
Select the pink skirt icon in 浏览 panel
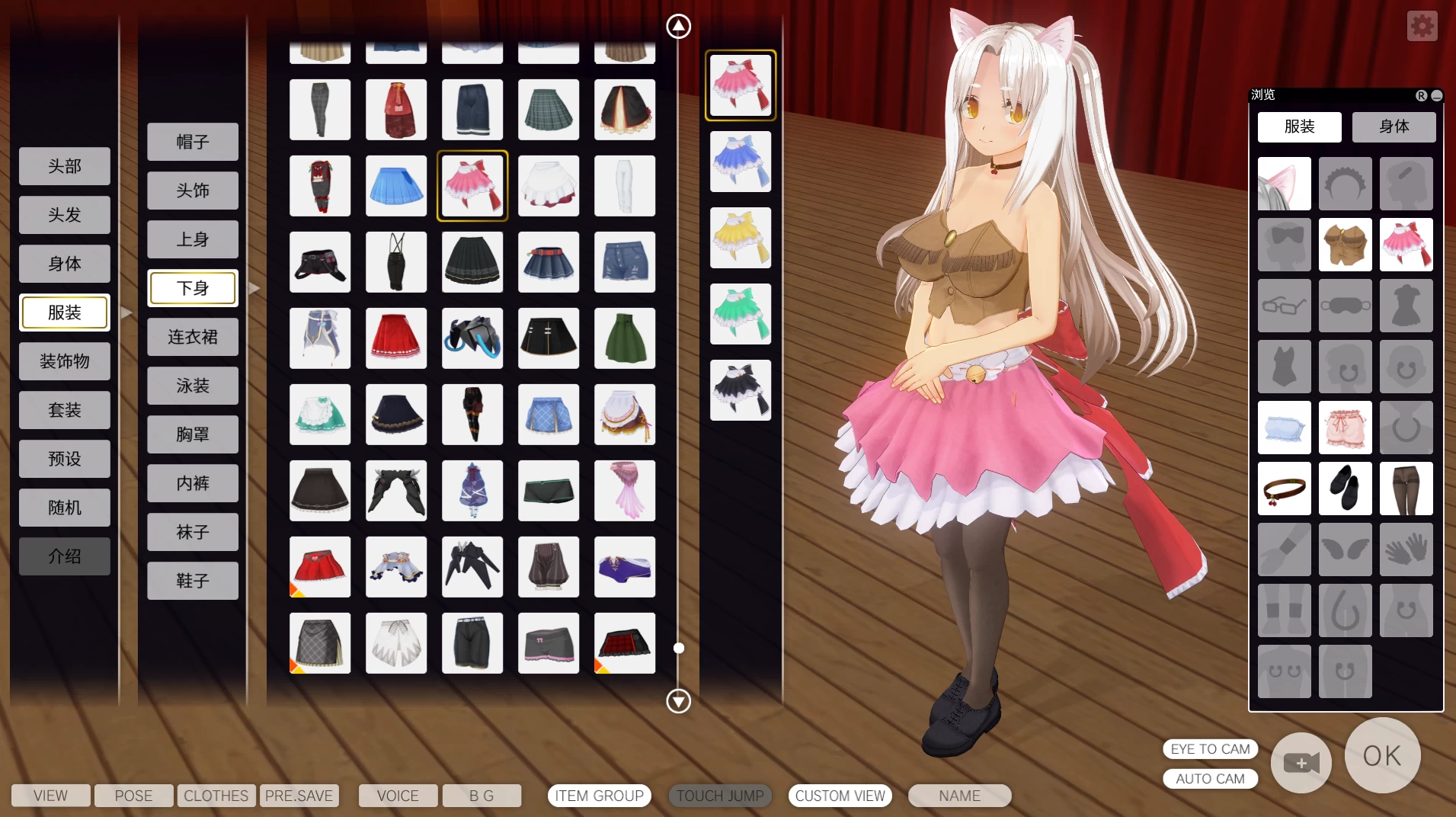coord(1406,245)
